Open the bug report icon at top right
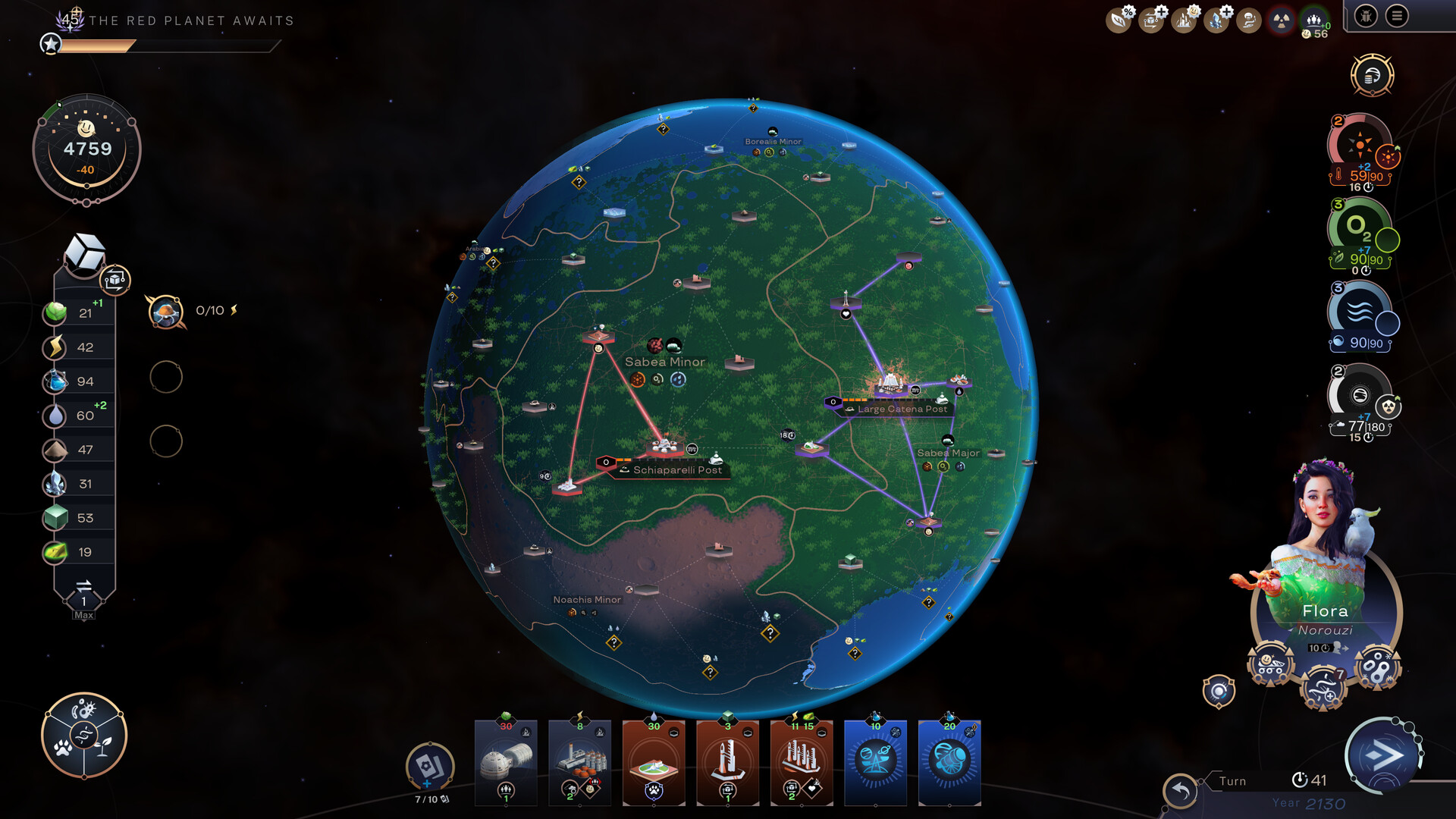This screenshot has height=819, width=1456. click(1365, 18)
